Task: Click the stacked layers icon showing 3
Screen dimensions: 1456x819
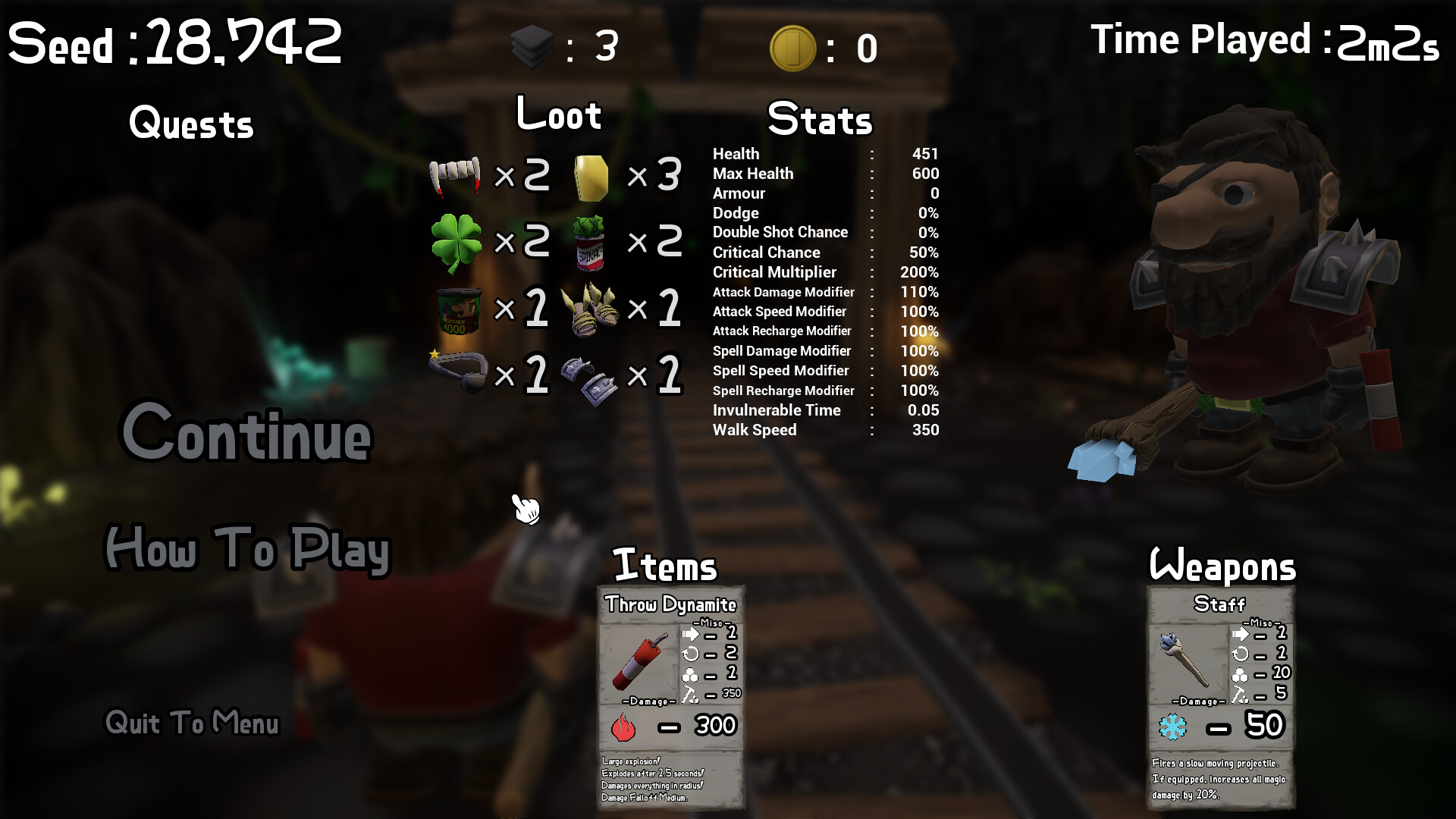Action: point(532,45)
